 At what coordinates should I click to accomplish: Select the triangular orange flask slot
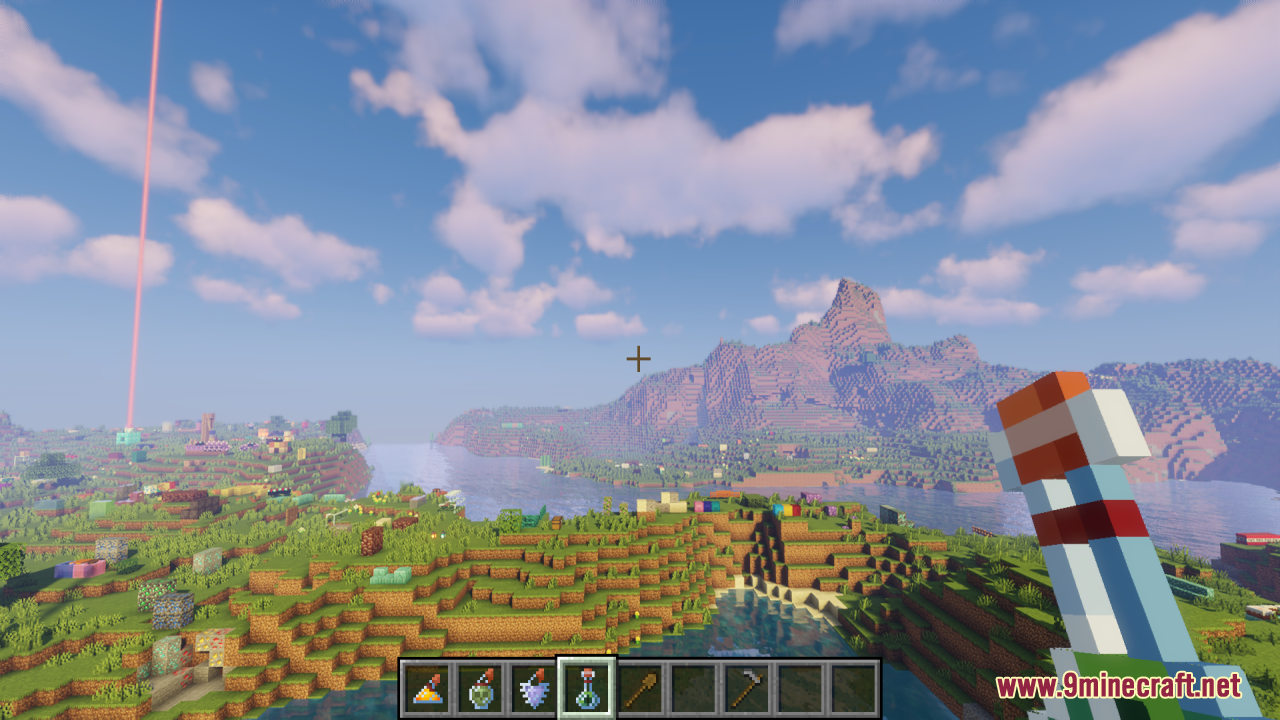click(427, 688)
